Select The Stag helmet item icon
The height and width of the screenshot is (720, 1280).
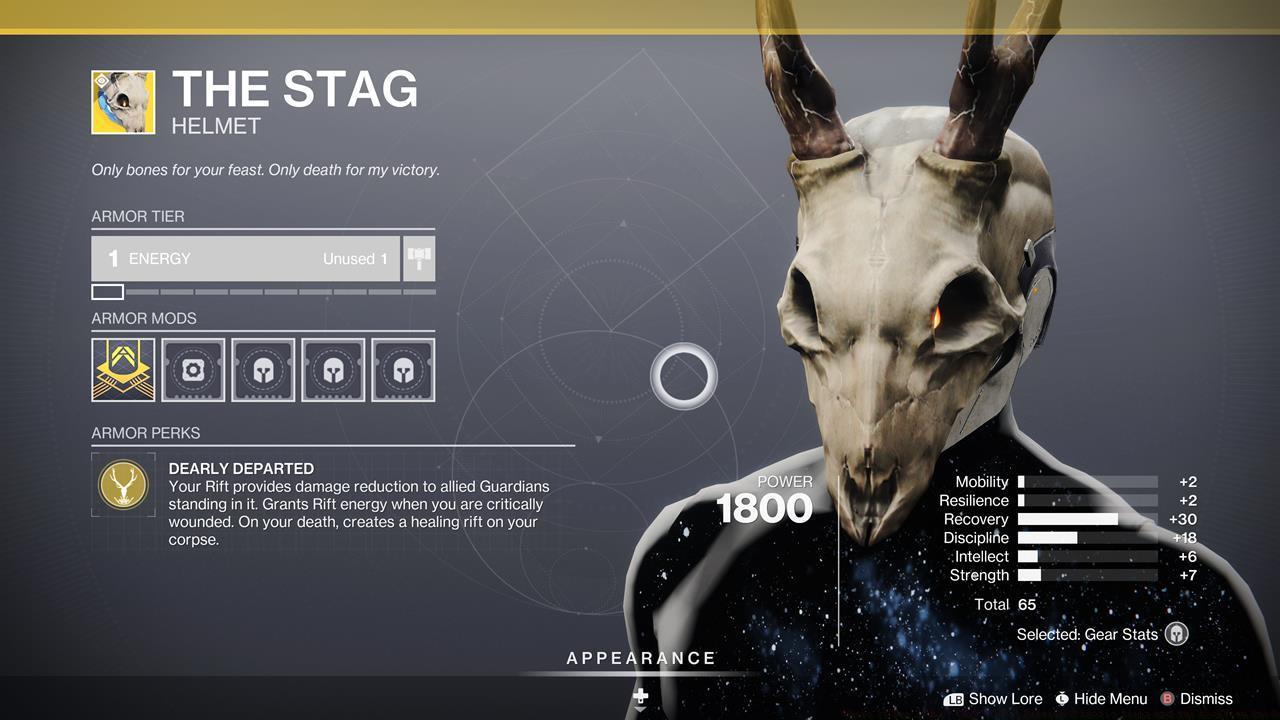[x=123, y=102]
